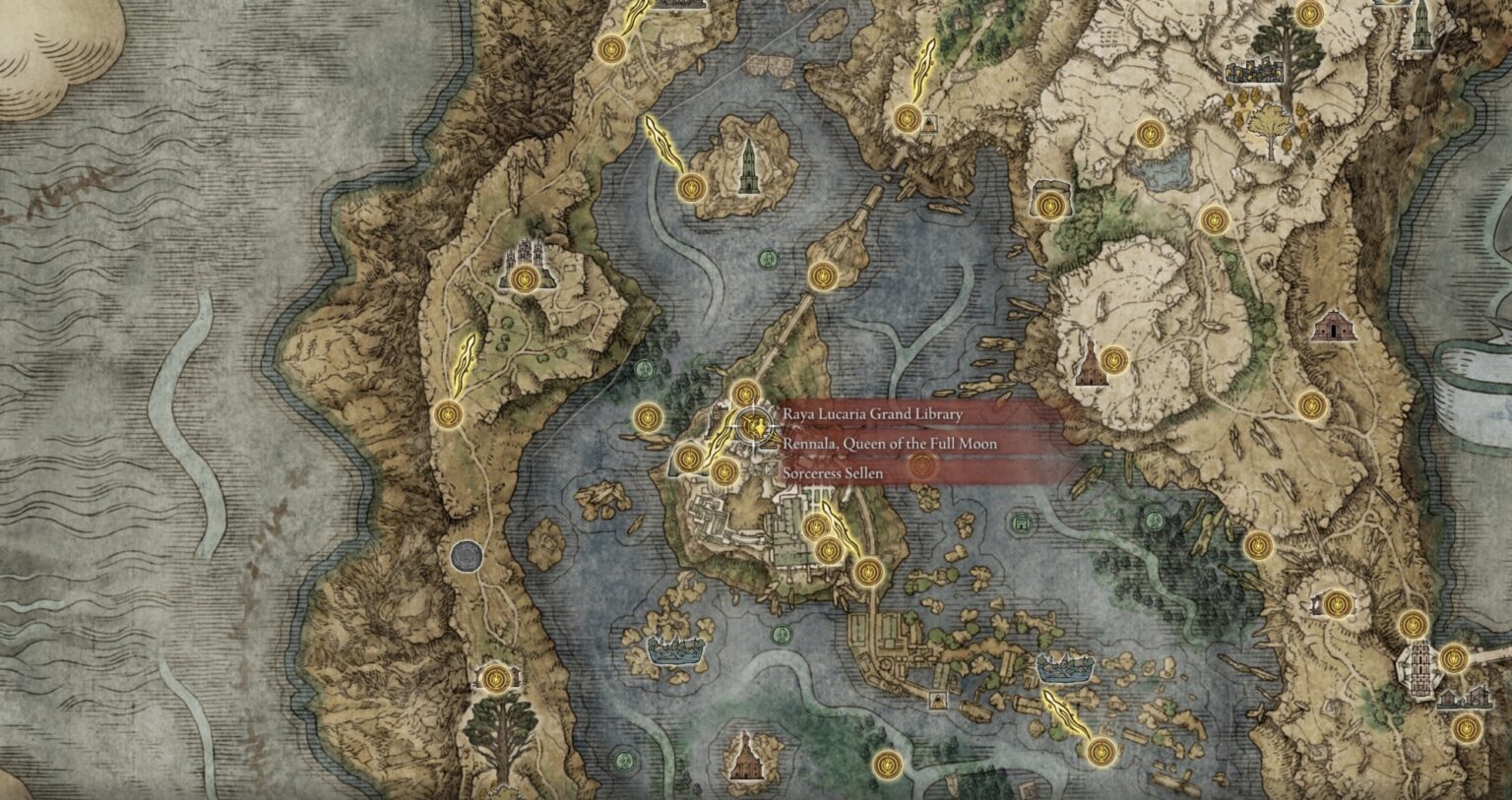Click the red shrine icon on the far-right cliffs
Screen dimensions: 1512x800
tap(1335, 325)
